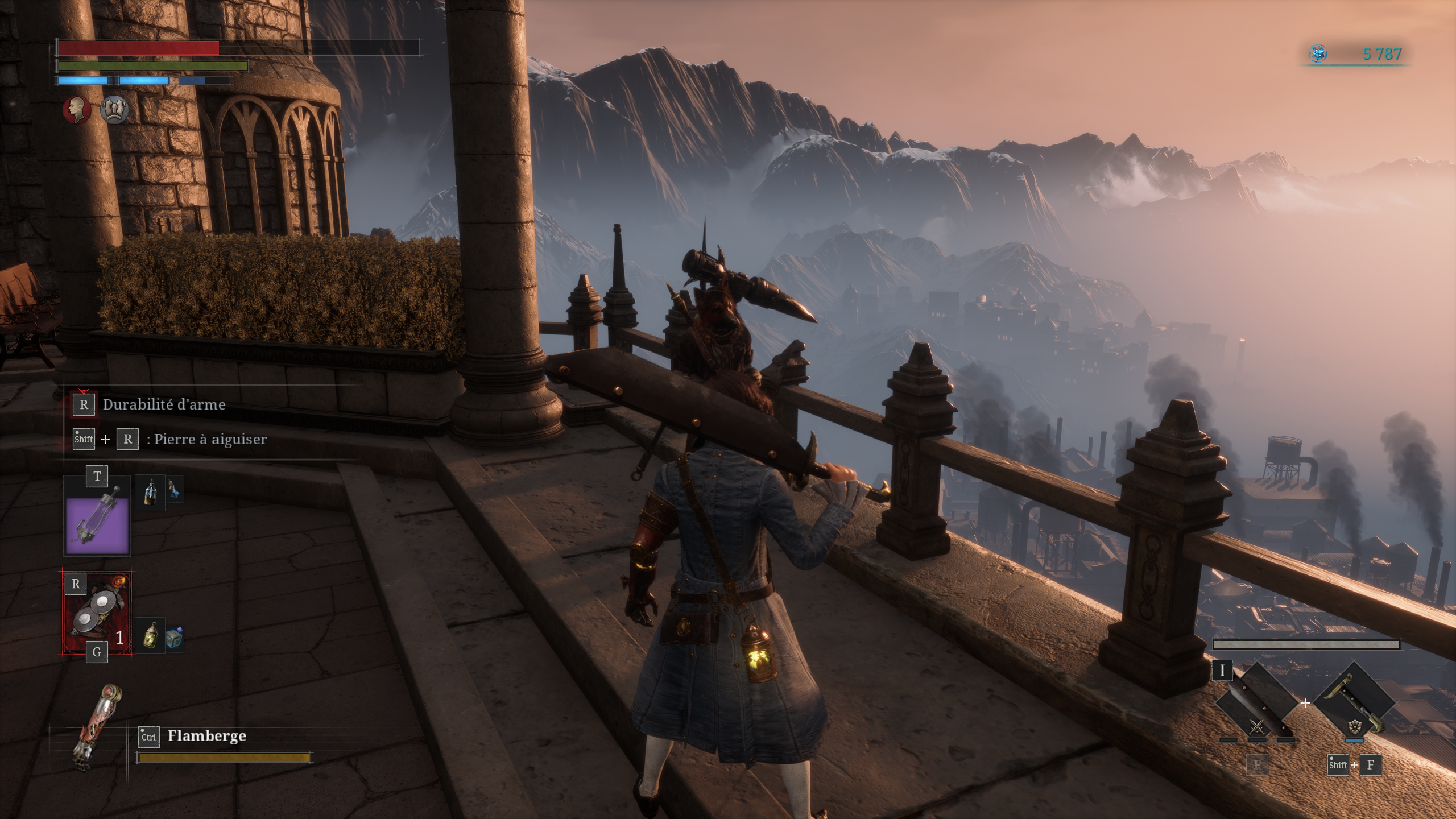Screen dimensions: 1456x819
Task: Select the purple Pulse Cell syringe slot
Action: click(97, 524)
